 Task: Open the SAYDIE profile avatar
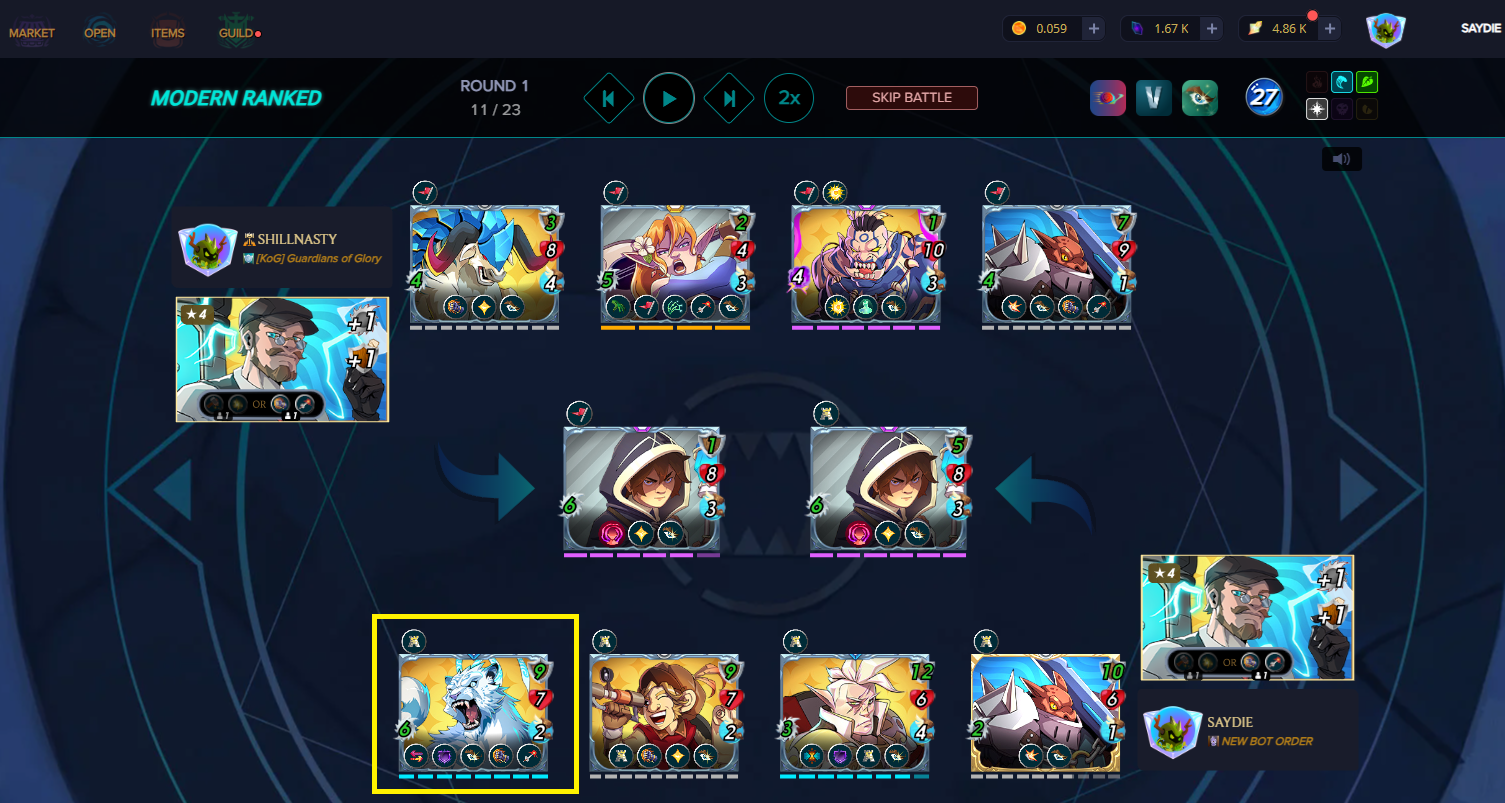[x=1386, y=29]
